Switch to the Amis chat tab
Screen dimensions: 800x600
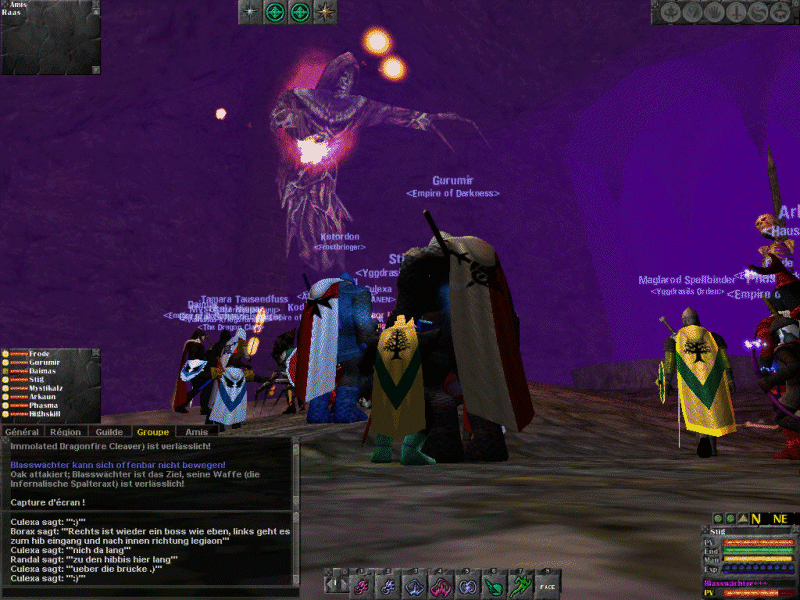pyautogui.click(x=196, y=432)
